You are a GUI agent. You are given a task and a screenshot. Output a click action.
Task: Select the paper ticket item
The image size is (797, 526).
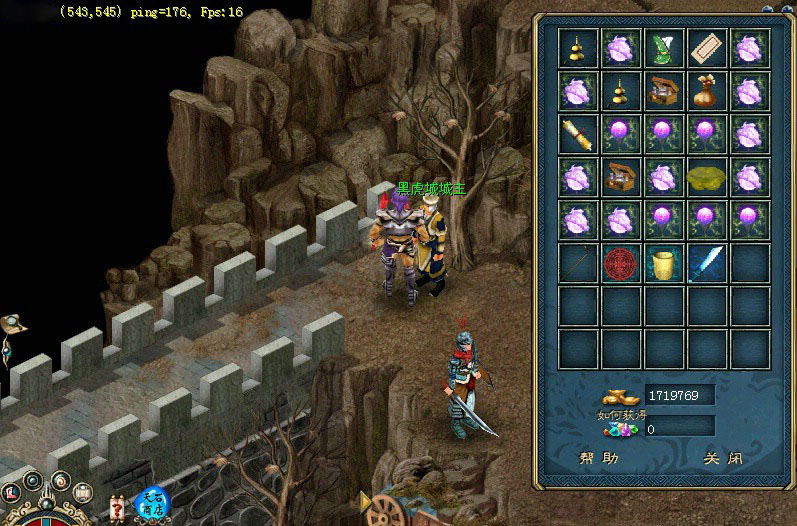707,48
